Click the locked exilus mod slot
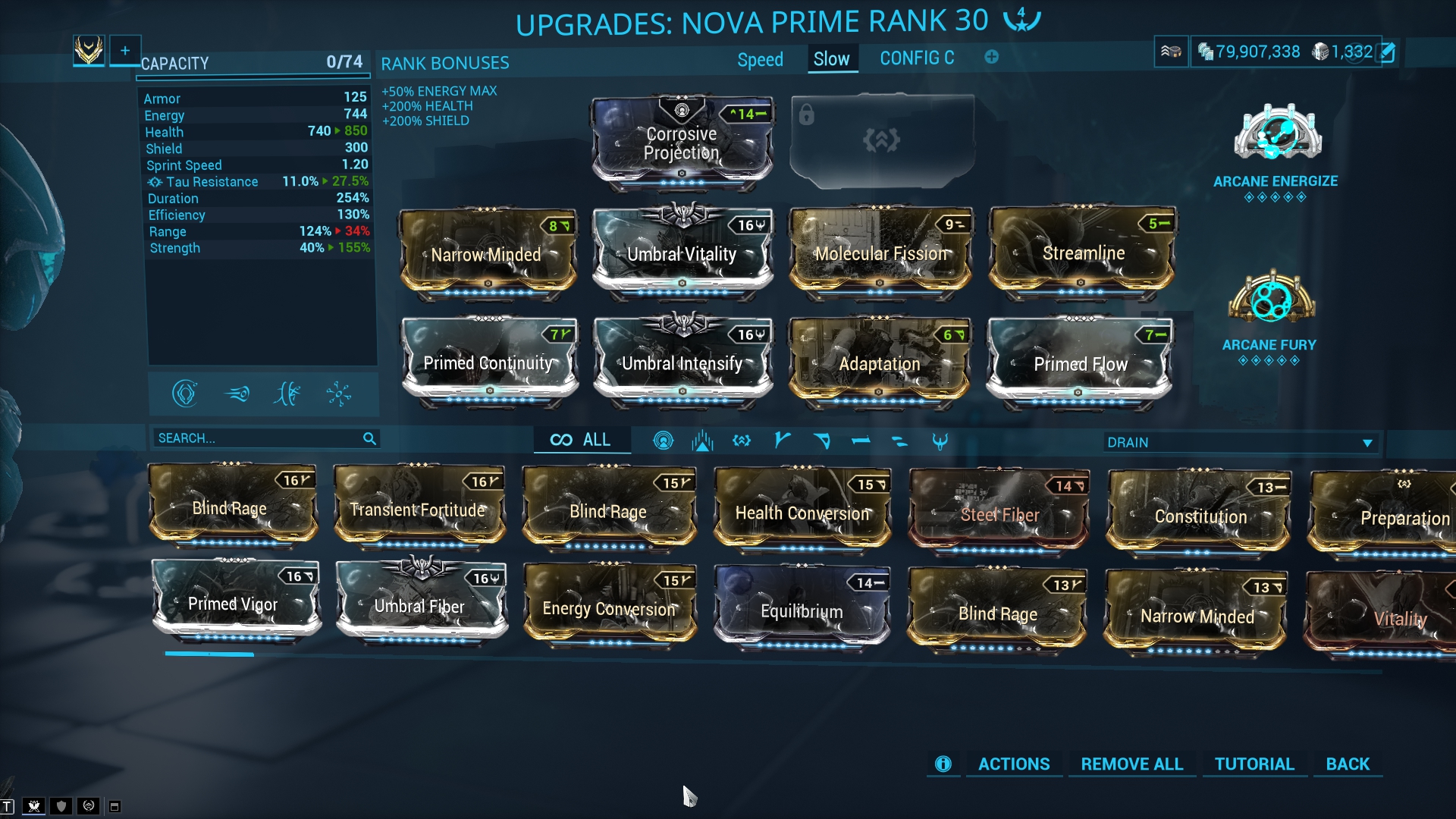This screenshot has height=819, width=1456. click(x=882, y=140)
